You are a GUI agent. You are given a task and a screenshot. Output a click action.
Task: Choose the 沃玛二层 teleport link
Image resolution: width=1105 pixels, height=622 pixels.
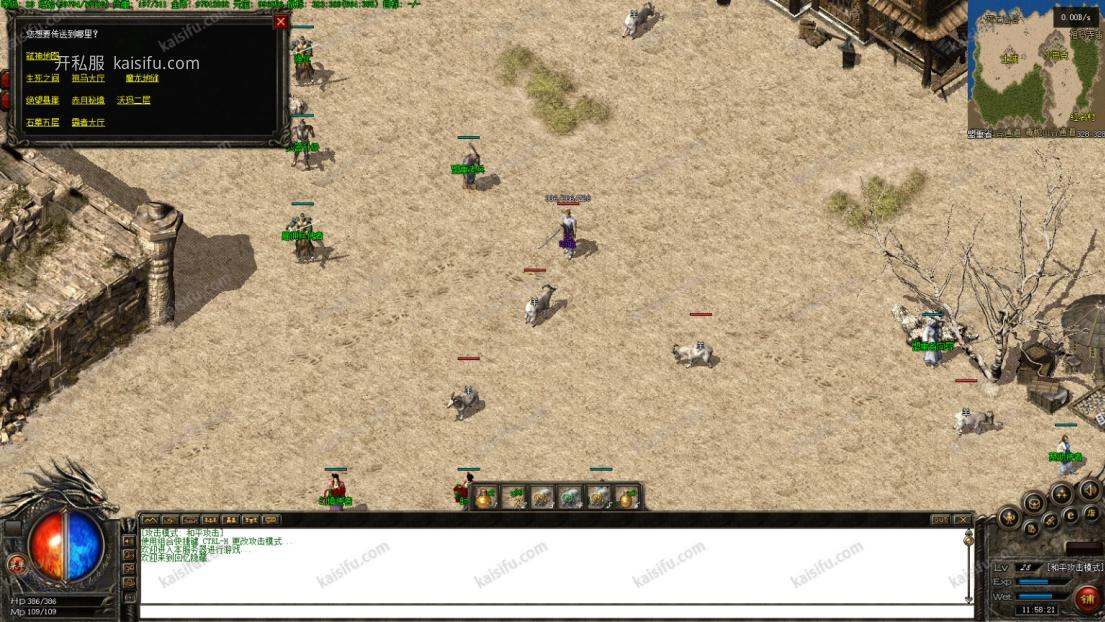[x=133, y=100]
